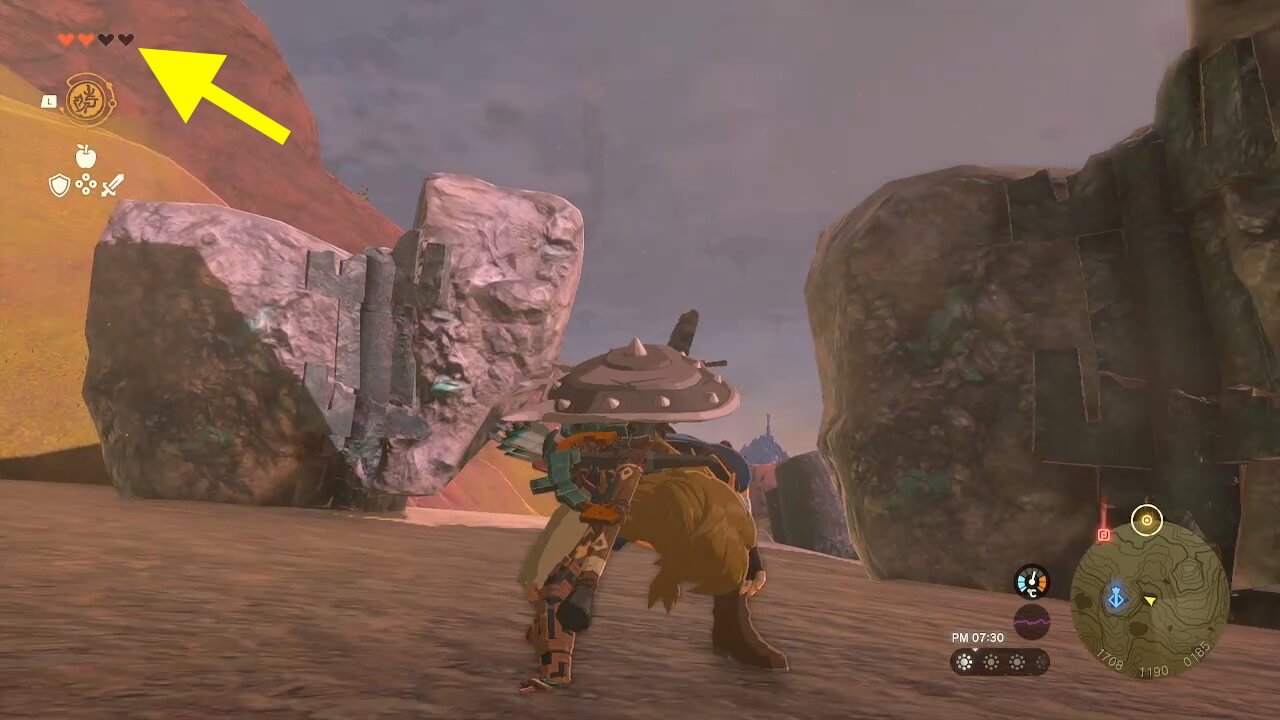The width and height of the screenshot is (1280, 720).
Task: Click the four-dot d-pad indicator
Action: pos(86,185)
